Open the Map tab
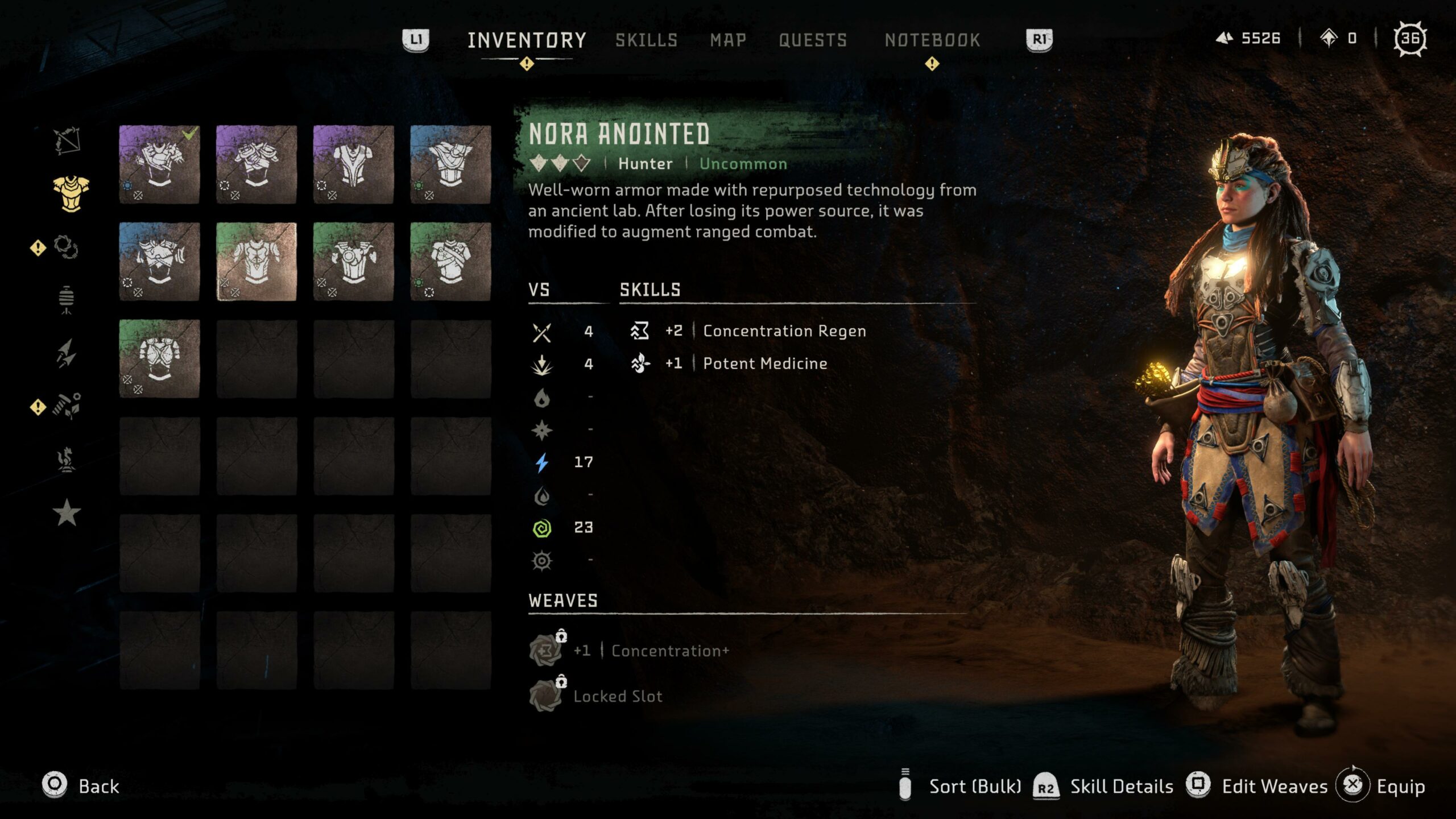This screenshot has height=819, width=1456. 727,40
